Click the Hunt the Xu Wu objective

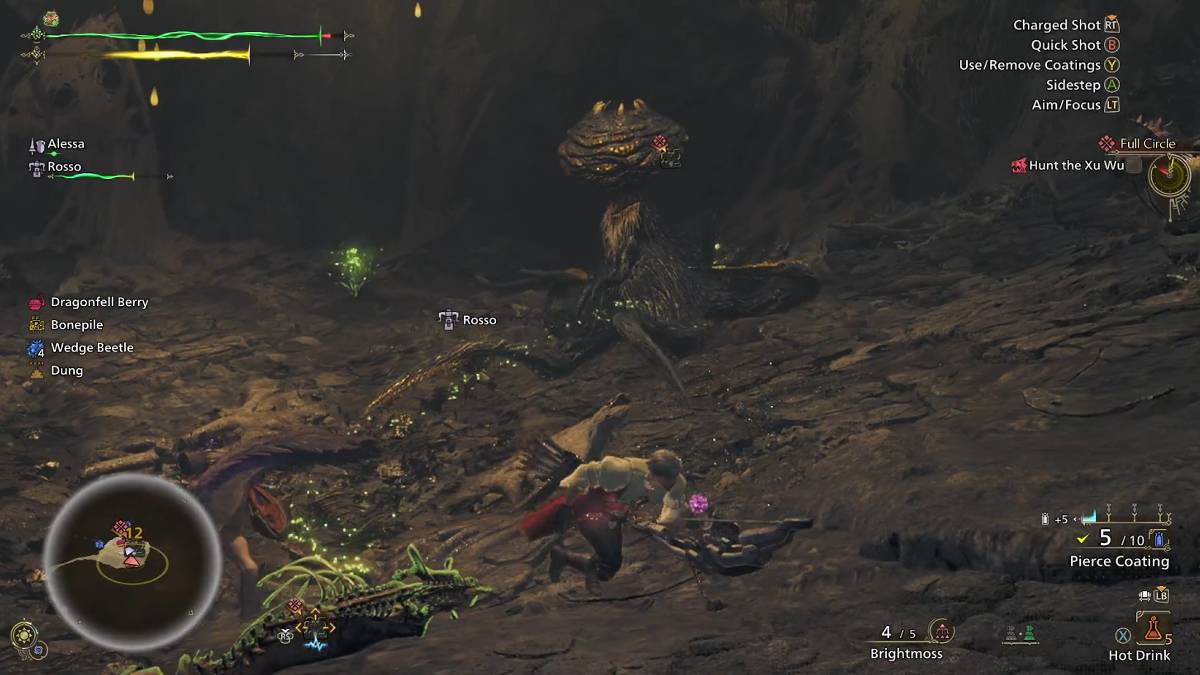(x=1076, y=165)
